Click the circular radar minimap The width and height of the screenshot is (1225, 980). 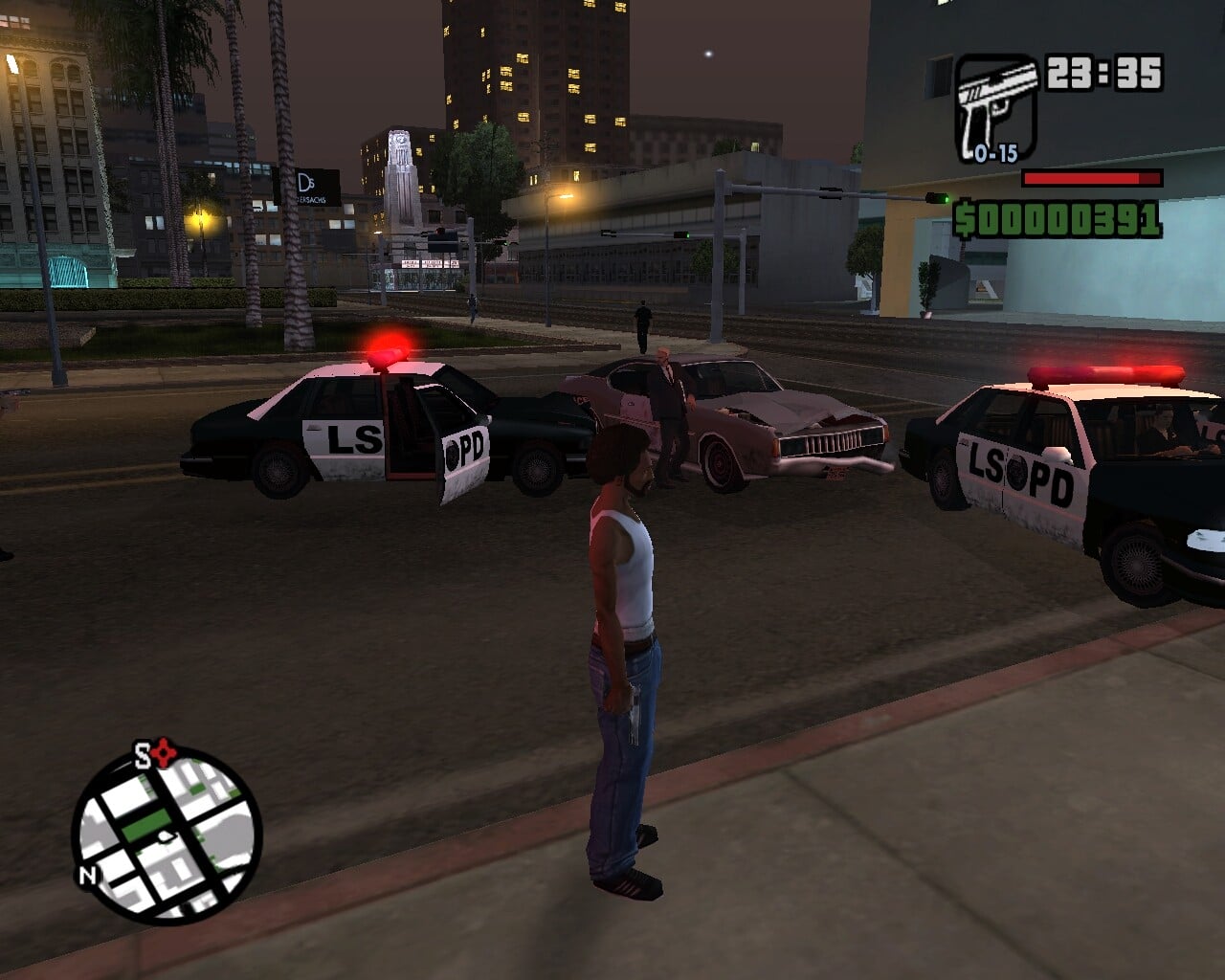168,835
